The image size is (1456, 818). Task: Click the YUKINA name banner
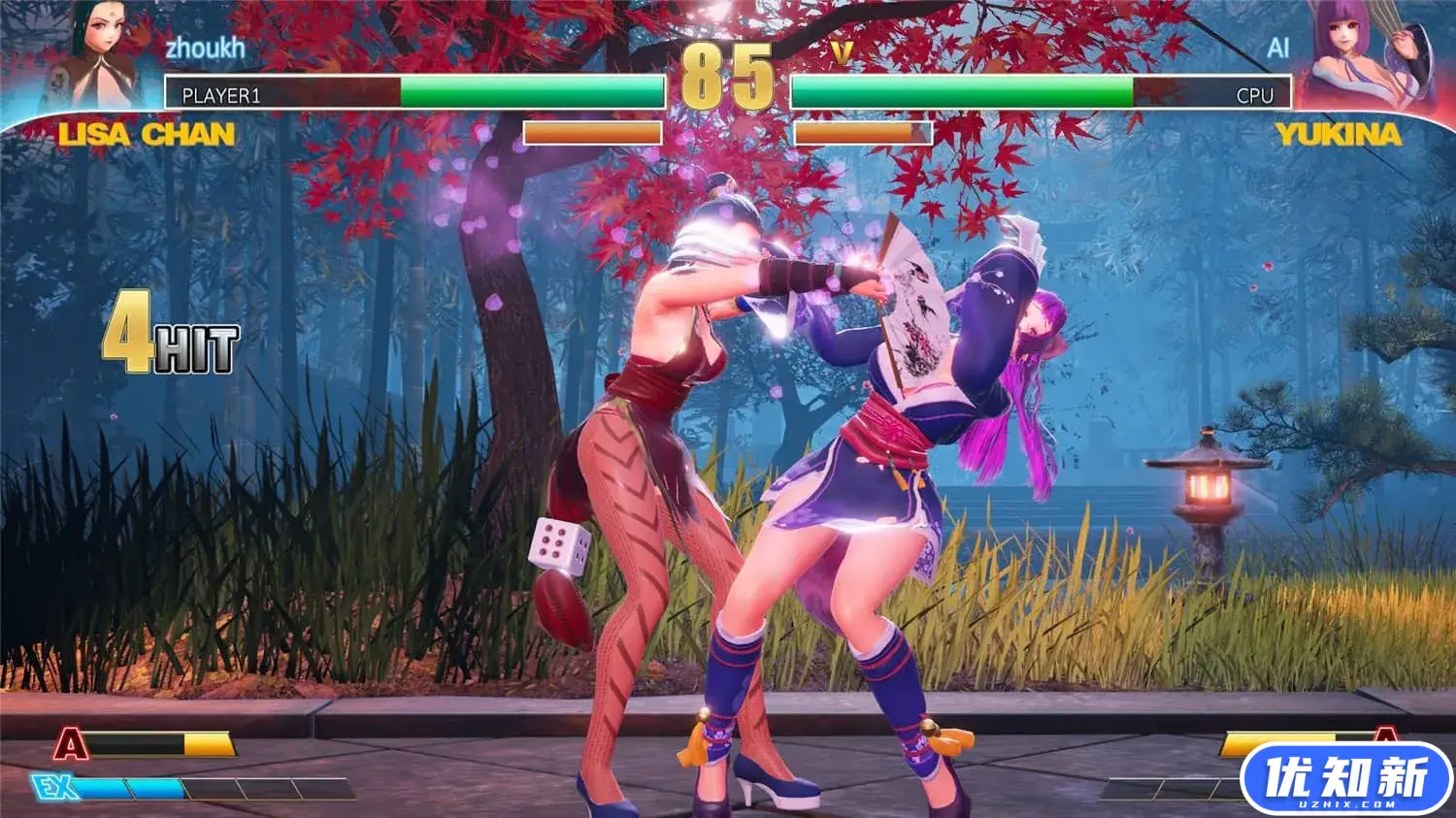[x=1338, y=134]
